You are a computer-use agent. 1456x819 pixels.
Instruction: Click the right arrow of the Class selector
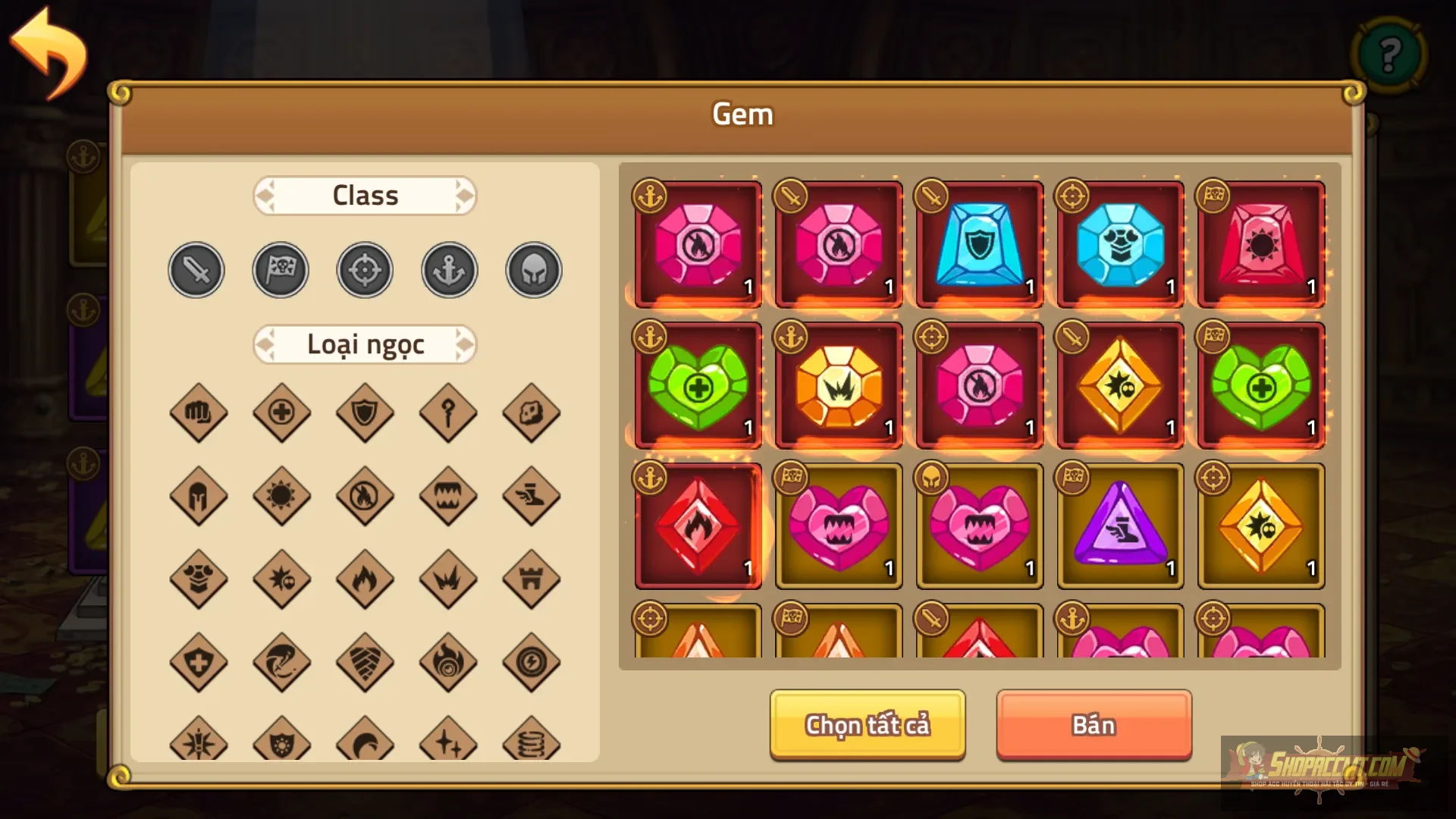click(465, 196)
